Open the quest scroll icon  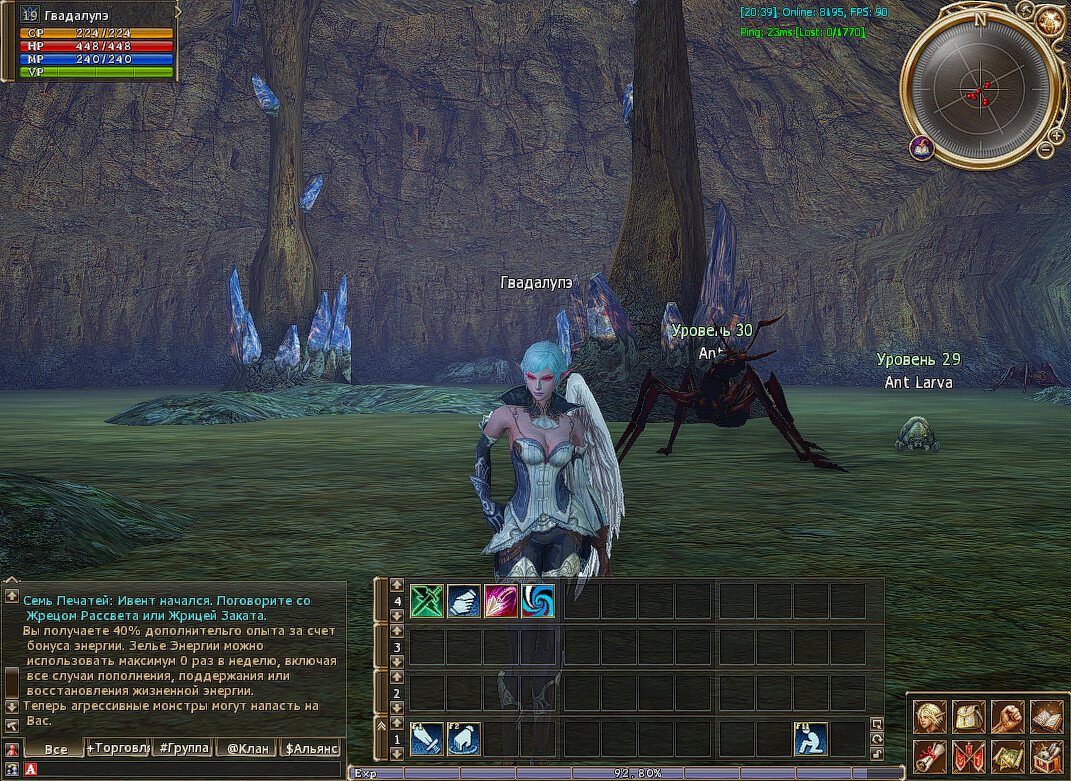(931, 755)
